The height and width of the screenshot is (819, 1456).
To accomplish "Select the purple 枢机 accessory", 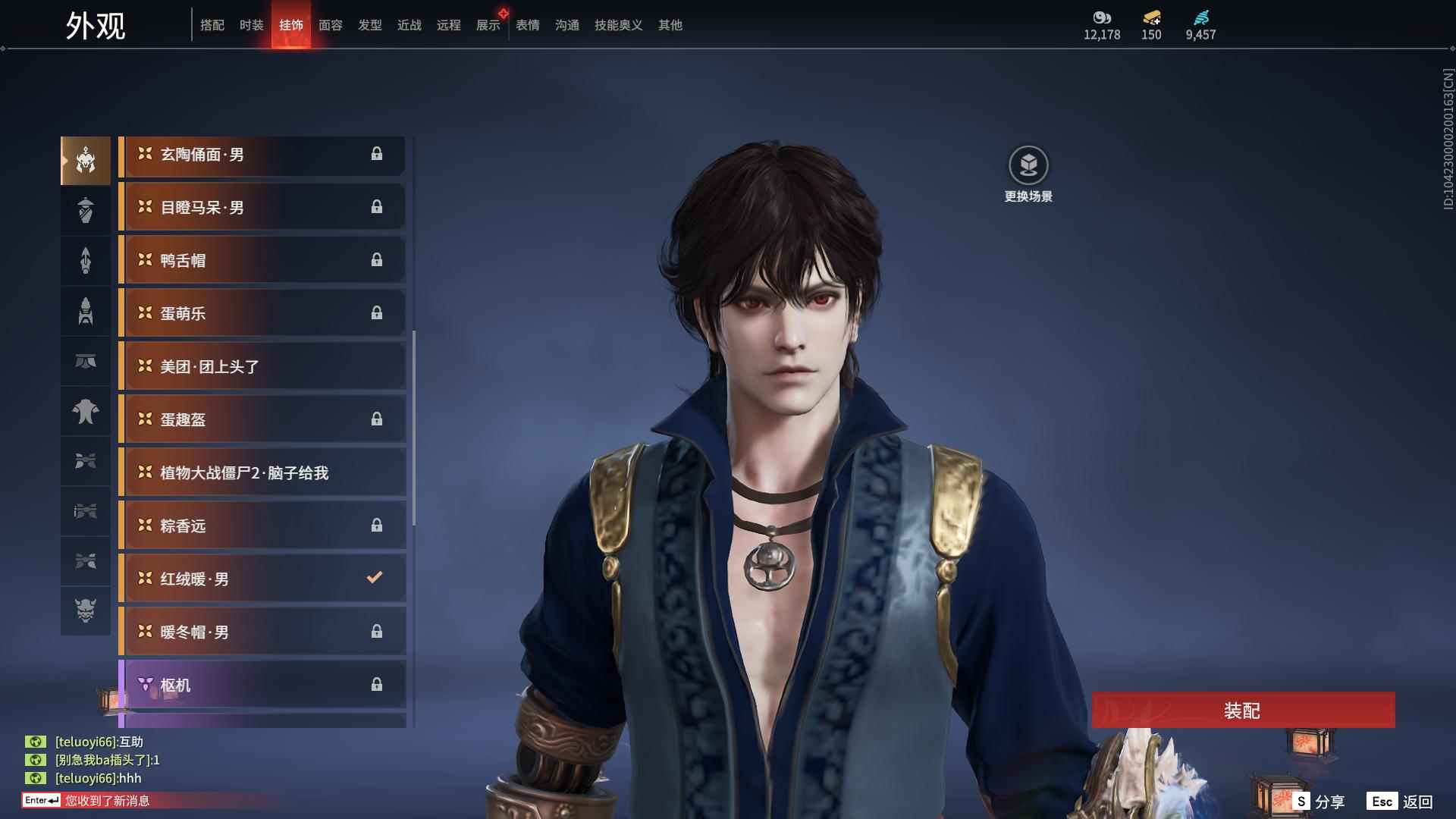I will point(262,685).
